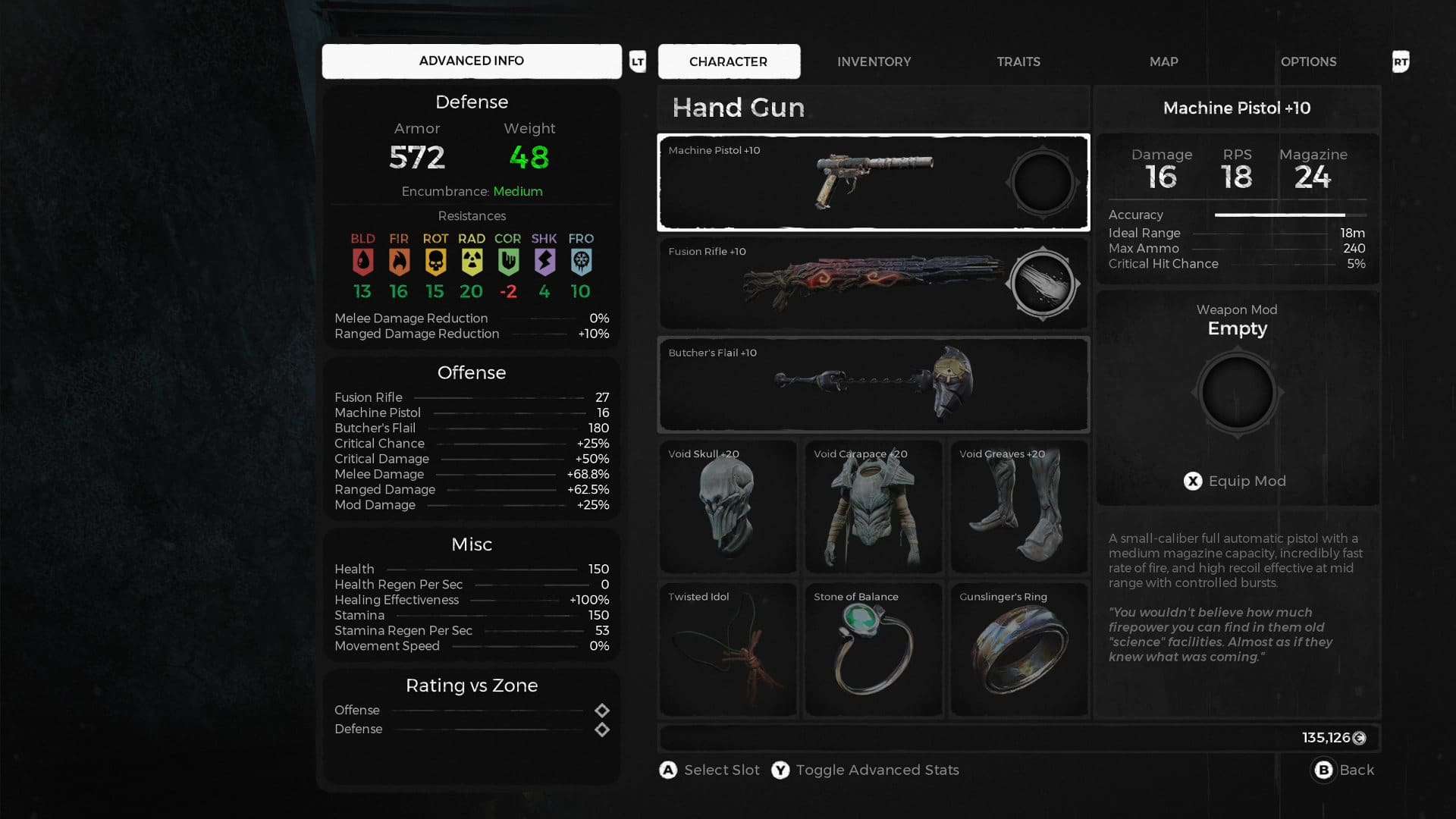Choose the Void Greaves leg slot
The image size is (1456, 819).
[1019, 507]
